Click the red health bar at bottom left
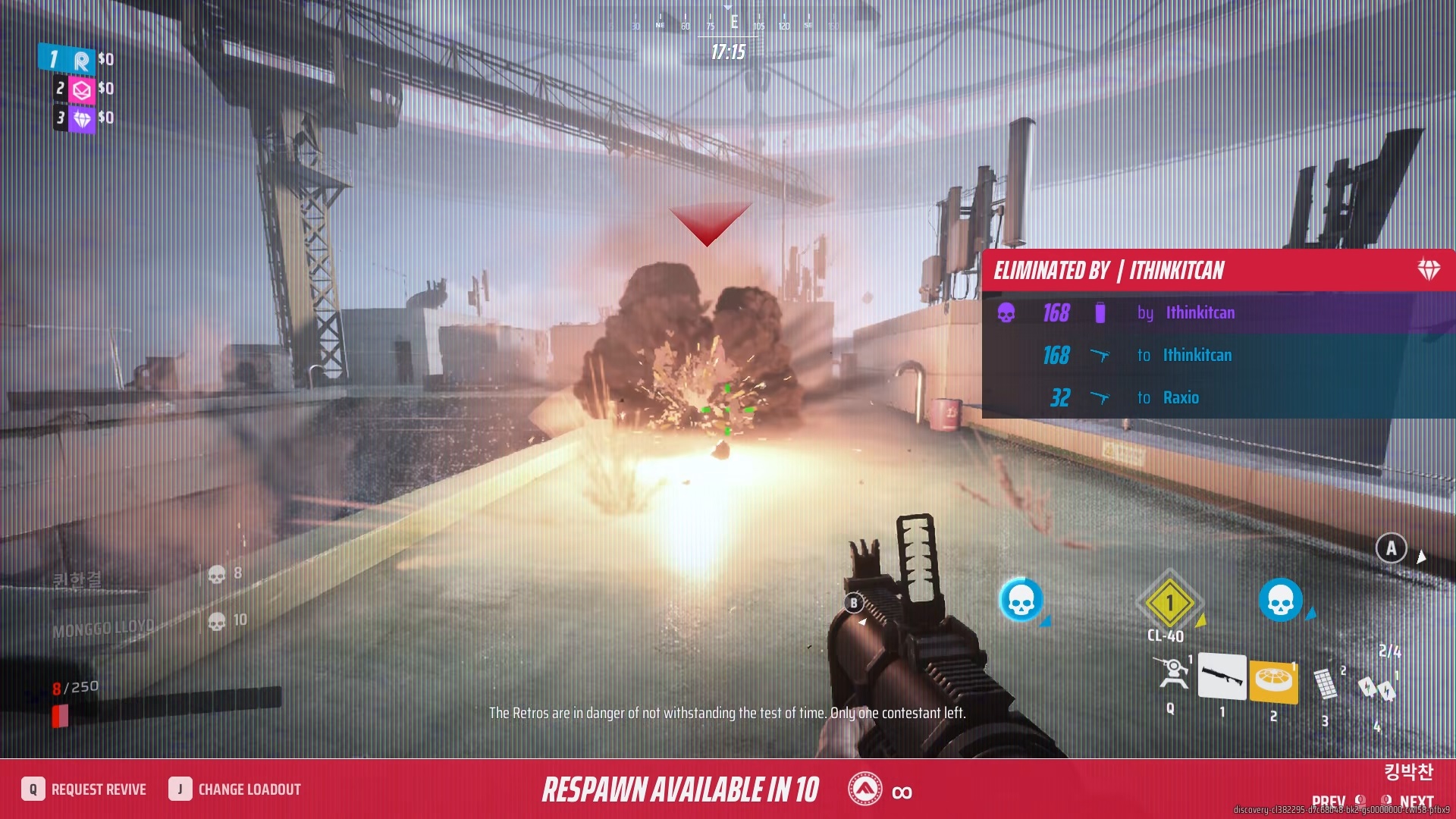Screen dimensions: 1456x819 tap(58, 713)
